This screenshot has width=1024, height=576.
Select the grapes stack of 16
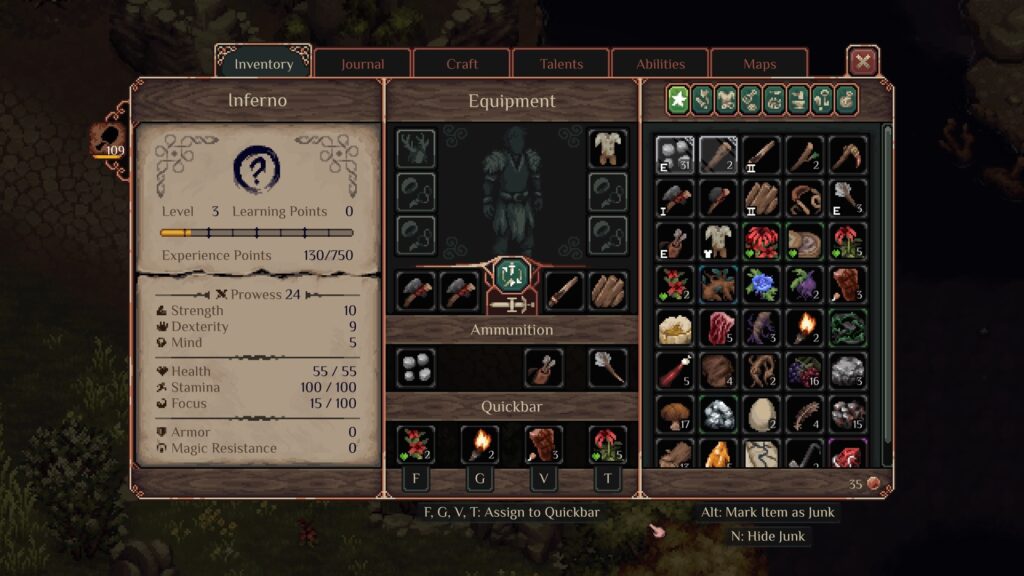805,370
